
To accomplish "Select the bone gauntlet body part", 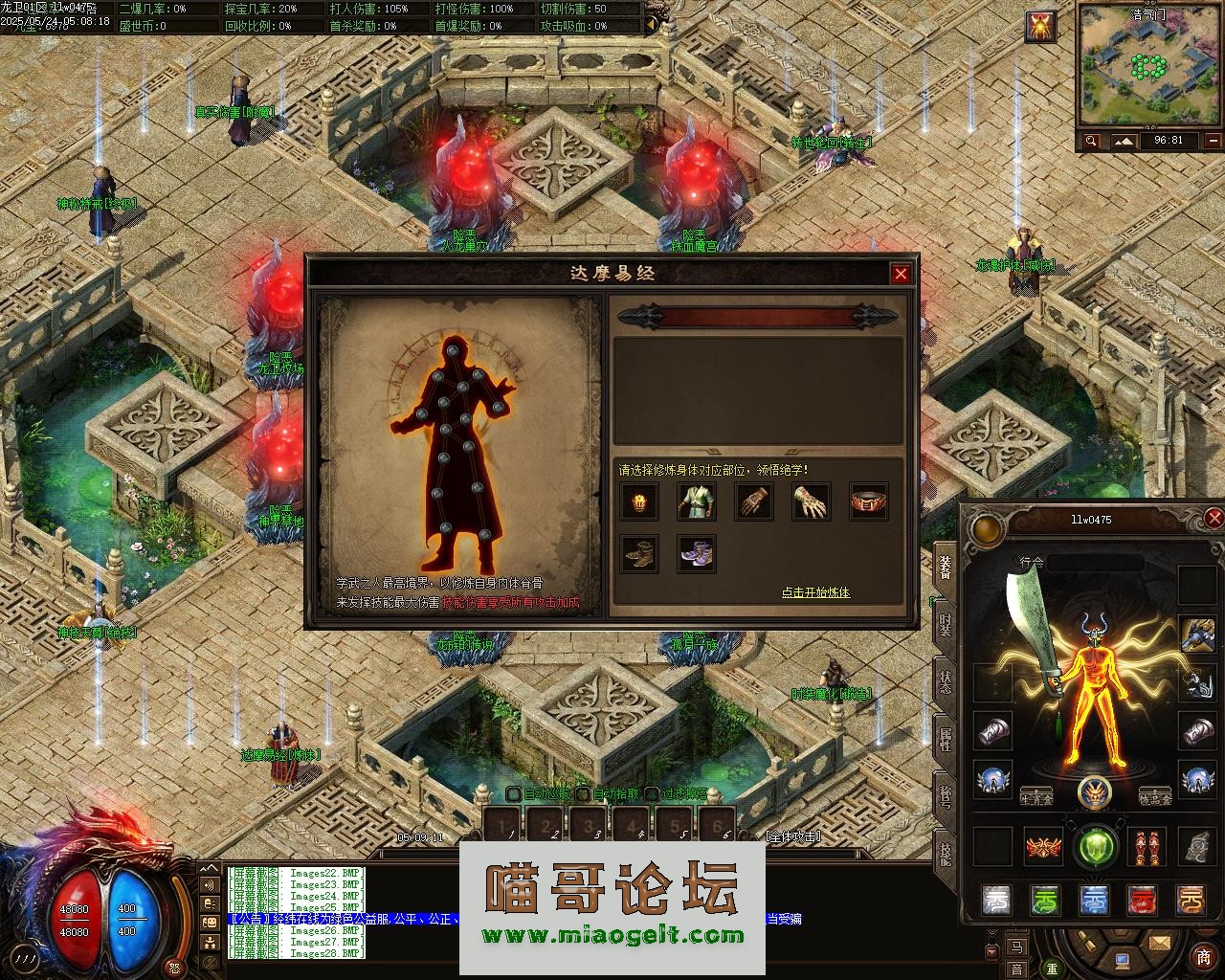I will click(812, 501).
